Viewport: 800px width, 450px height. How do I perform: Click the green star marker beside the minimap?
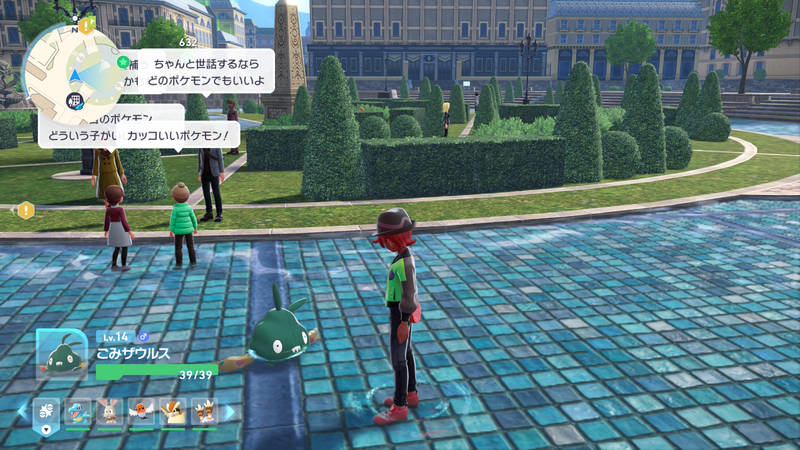[x=123, y=62]
